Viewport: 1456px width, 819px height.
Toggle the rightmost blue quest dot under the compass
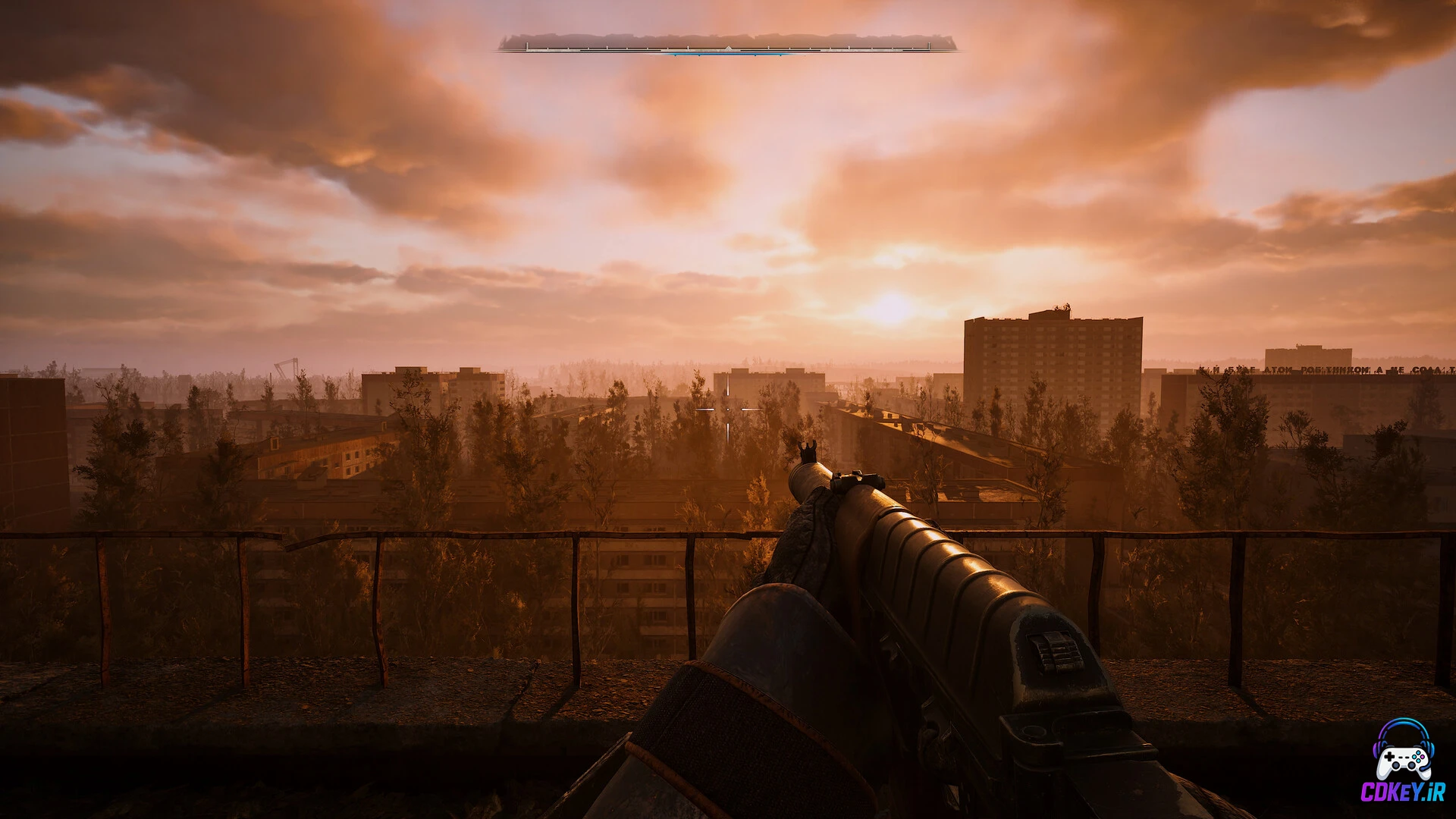coord(780,55)
